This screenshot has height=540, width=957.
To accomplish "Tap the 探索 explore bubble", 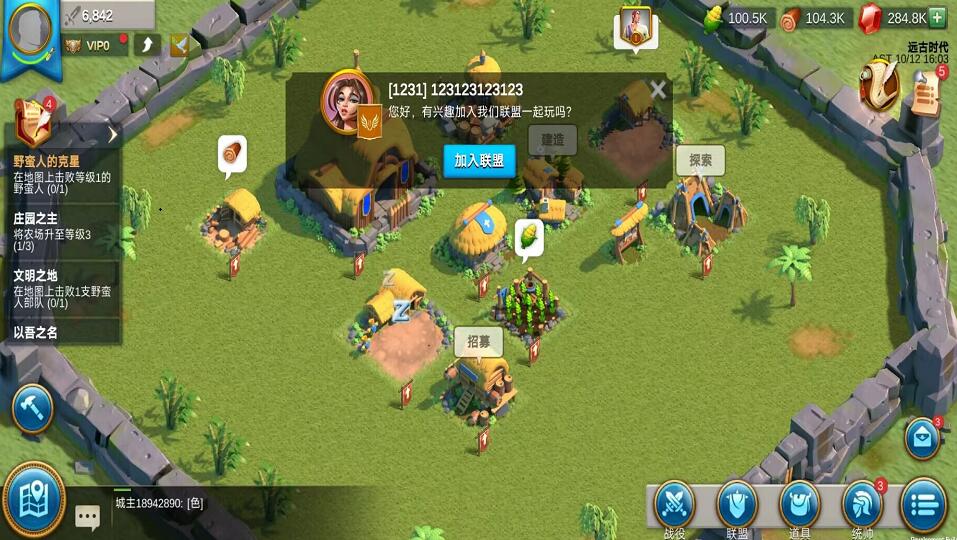I will [700, 160].
